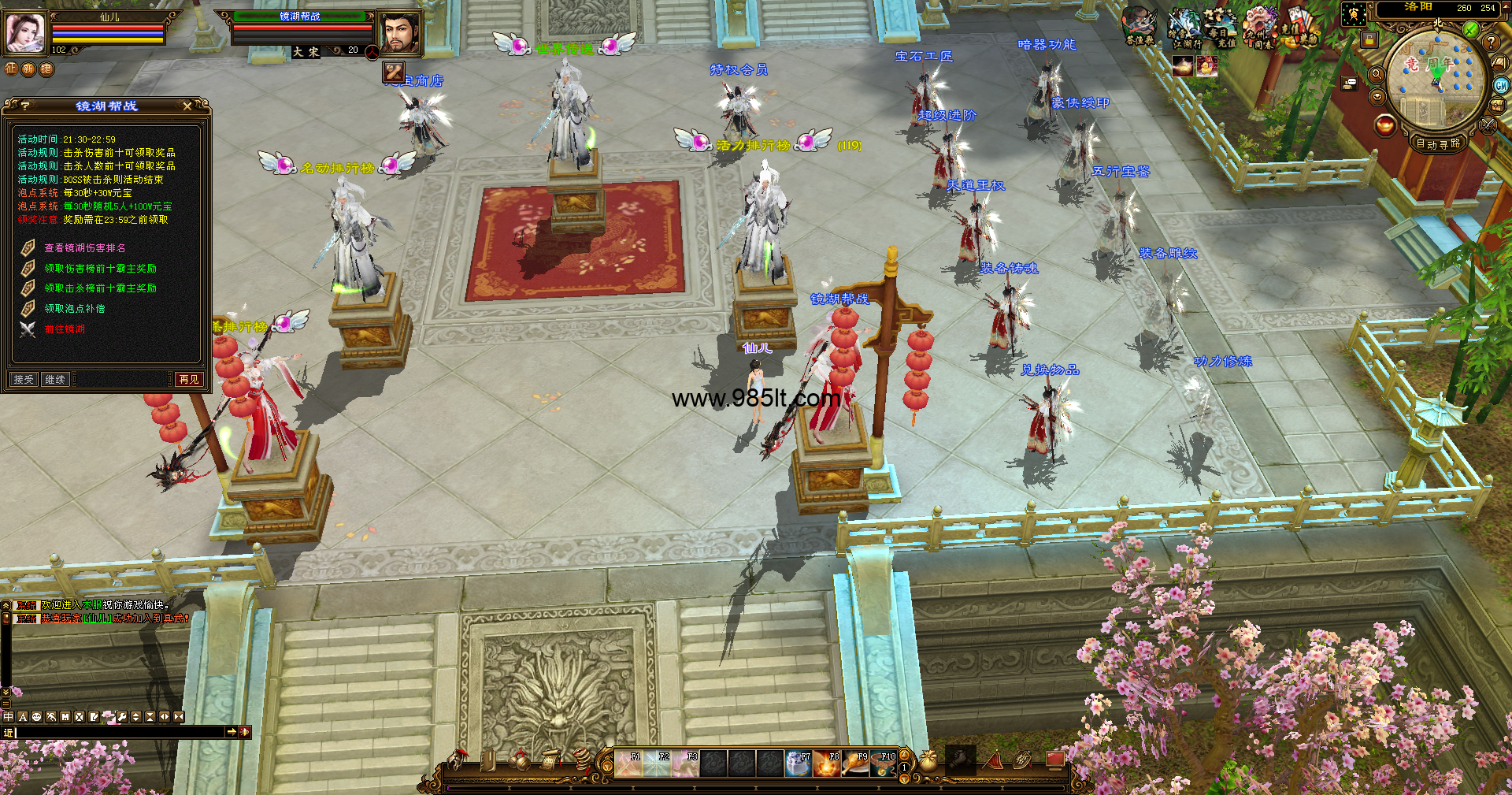Close the 镜湖帮战 dialog window

coord(187,106)
